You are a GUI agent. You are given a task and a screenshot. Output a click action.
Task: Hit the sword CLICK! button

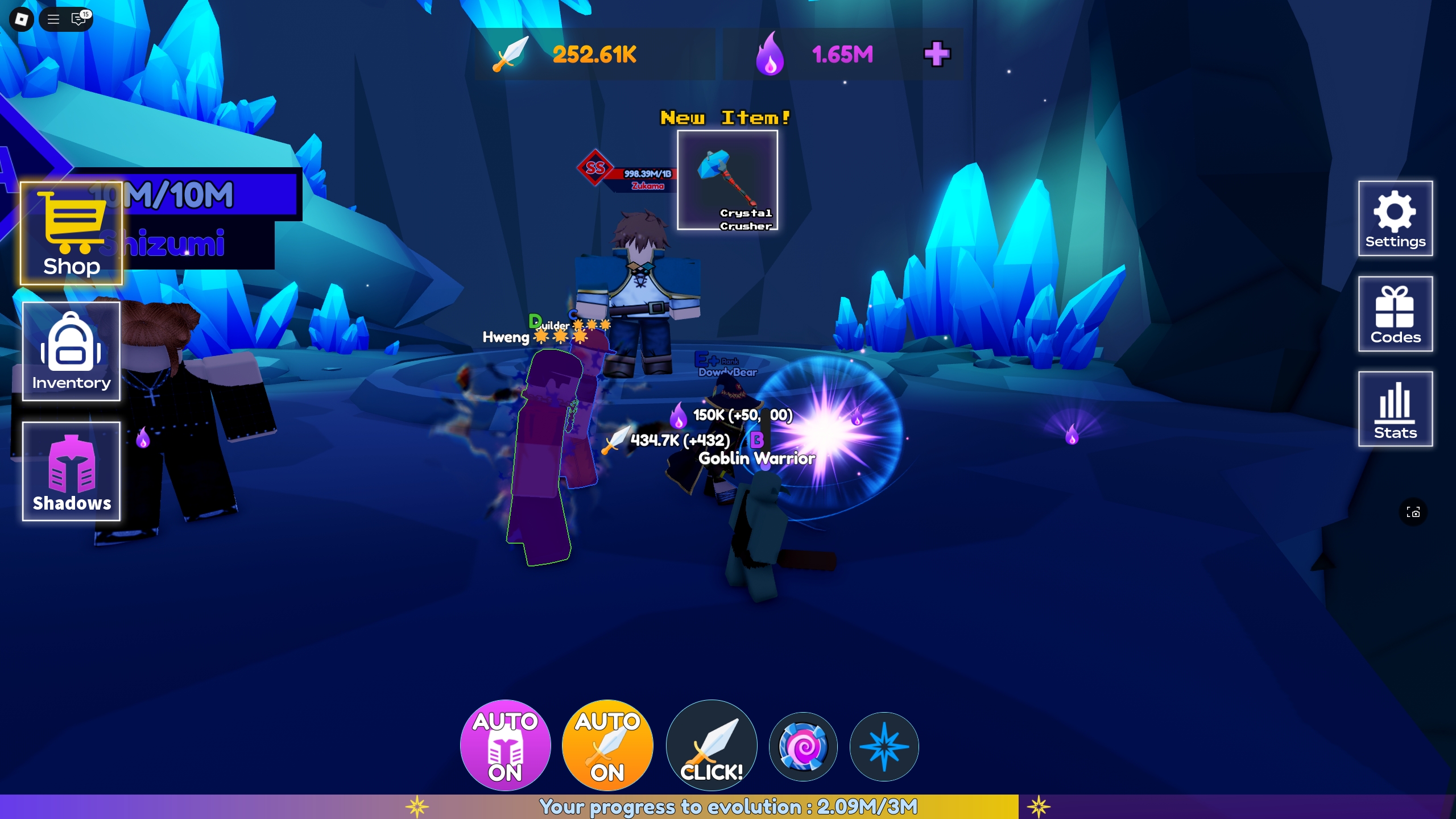click(712, 745)
